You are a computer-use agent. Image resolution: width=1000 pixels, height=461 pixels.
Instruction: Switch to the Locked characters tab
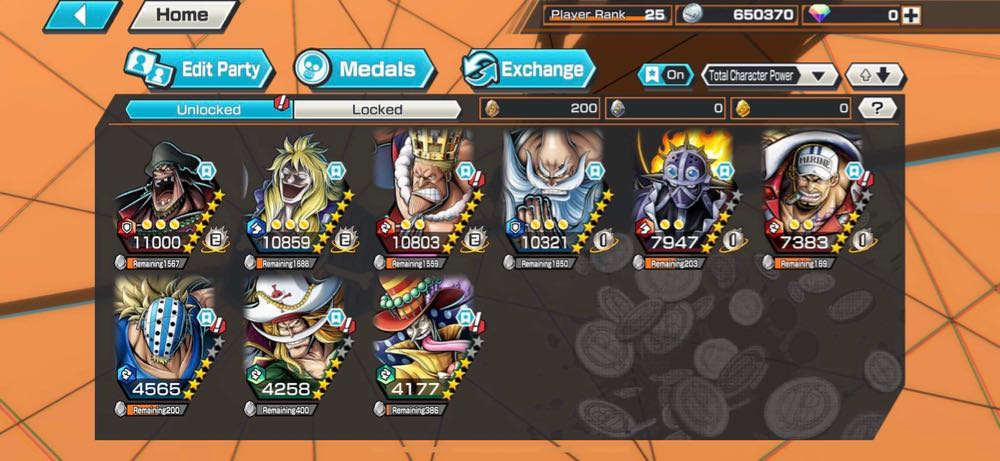[x=377, y=109]
